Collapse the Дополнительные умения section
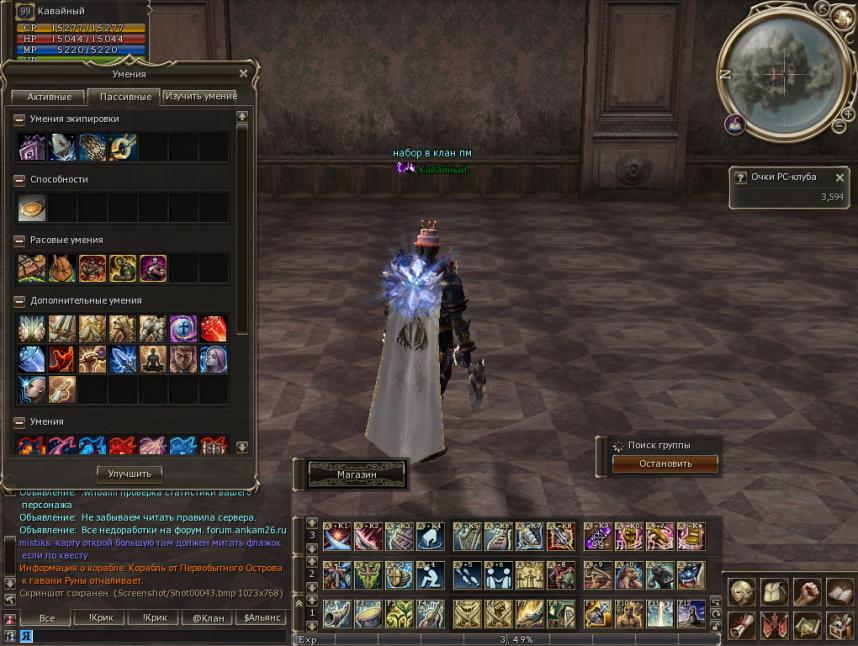 click(x=19, y=300)
